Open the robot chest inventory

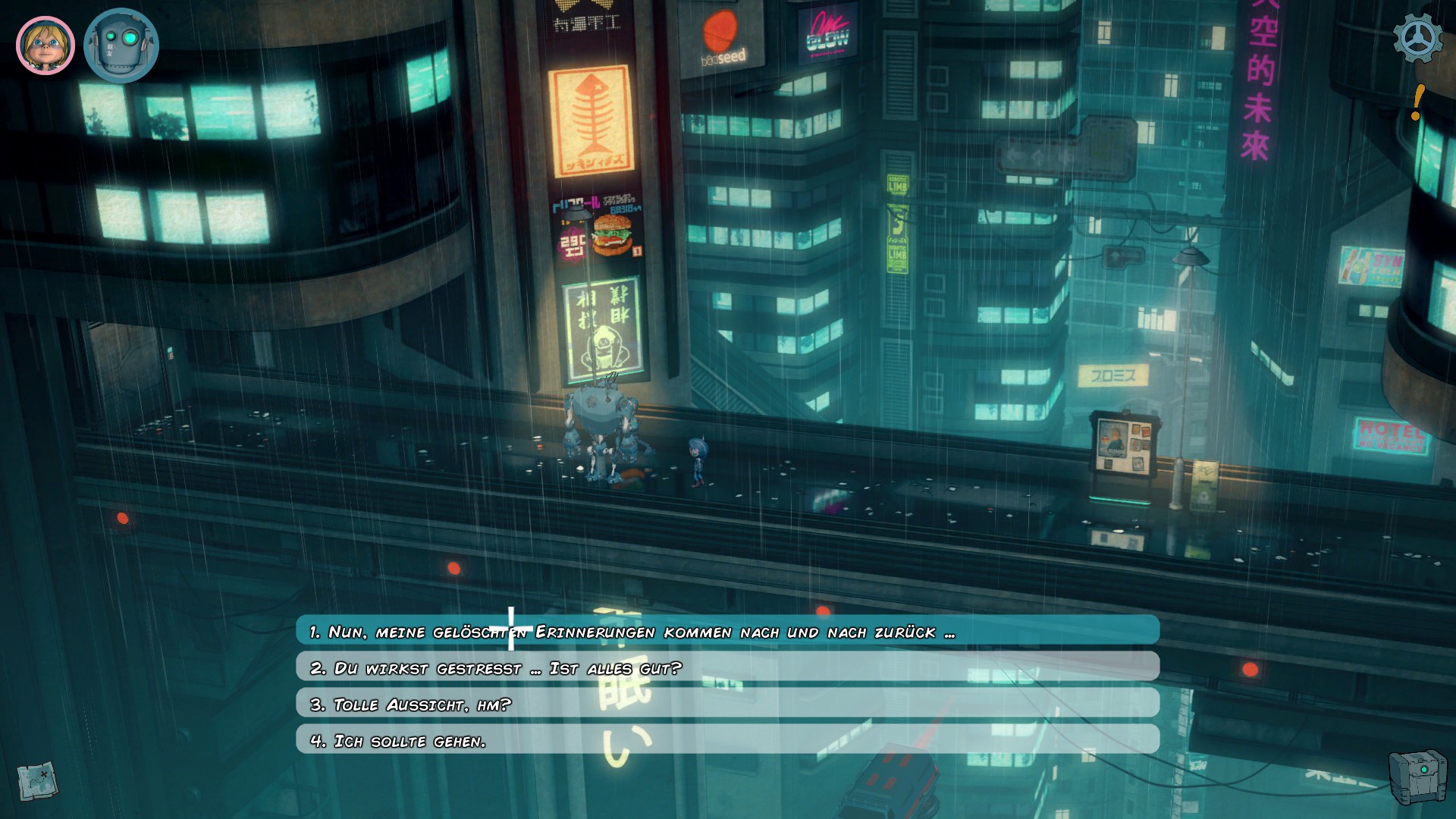[1417, 777]
